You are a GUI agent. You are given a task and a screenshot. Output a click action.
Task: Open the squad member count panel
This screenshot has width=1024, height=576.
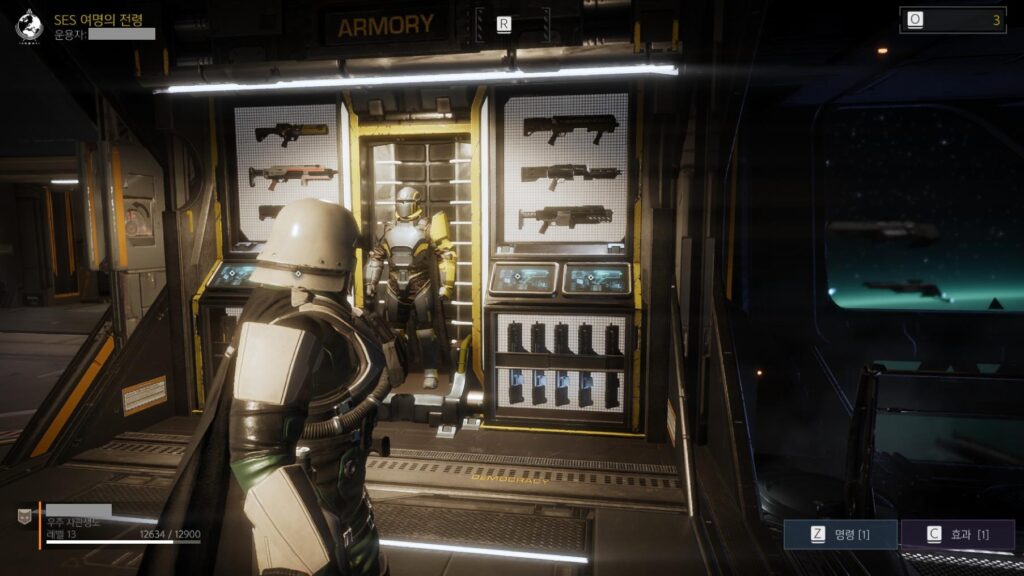pos(952,20)
